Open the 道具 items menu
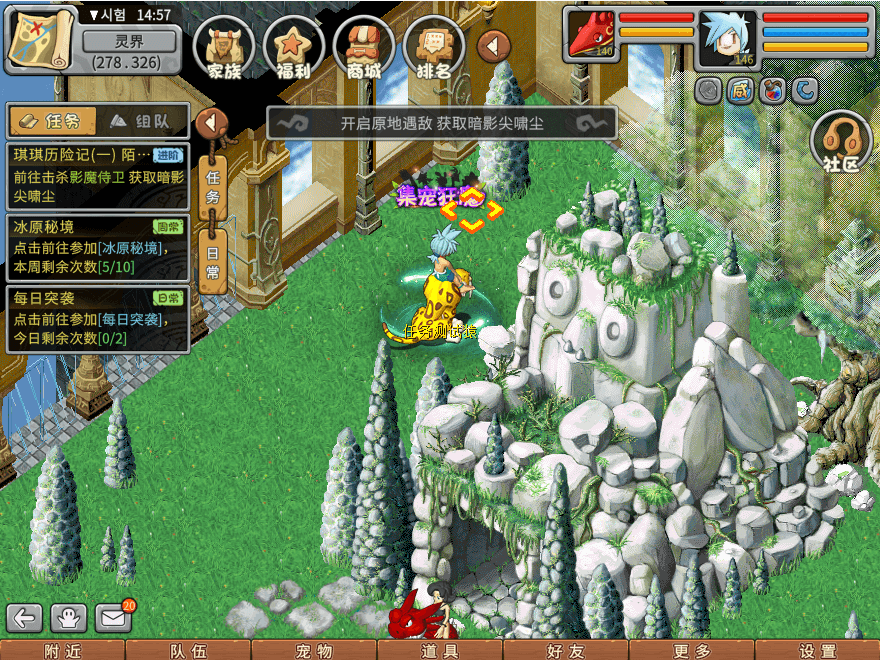This screenshot has height=660, width=880. click(440, 651)
